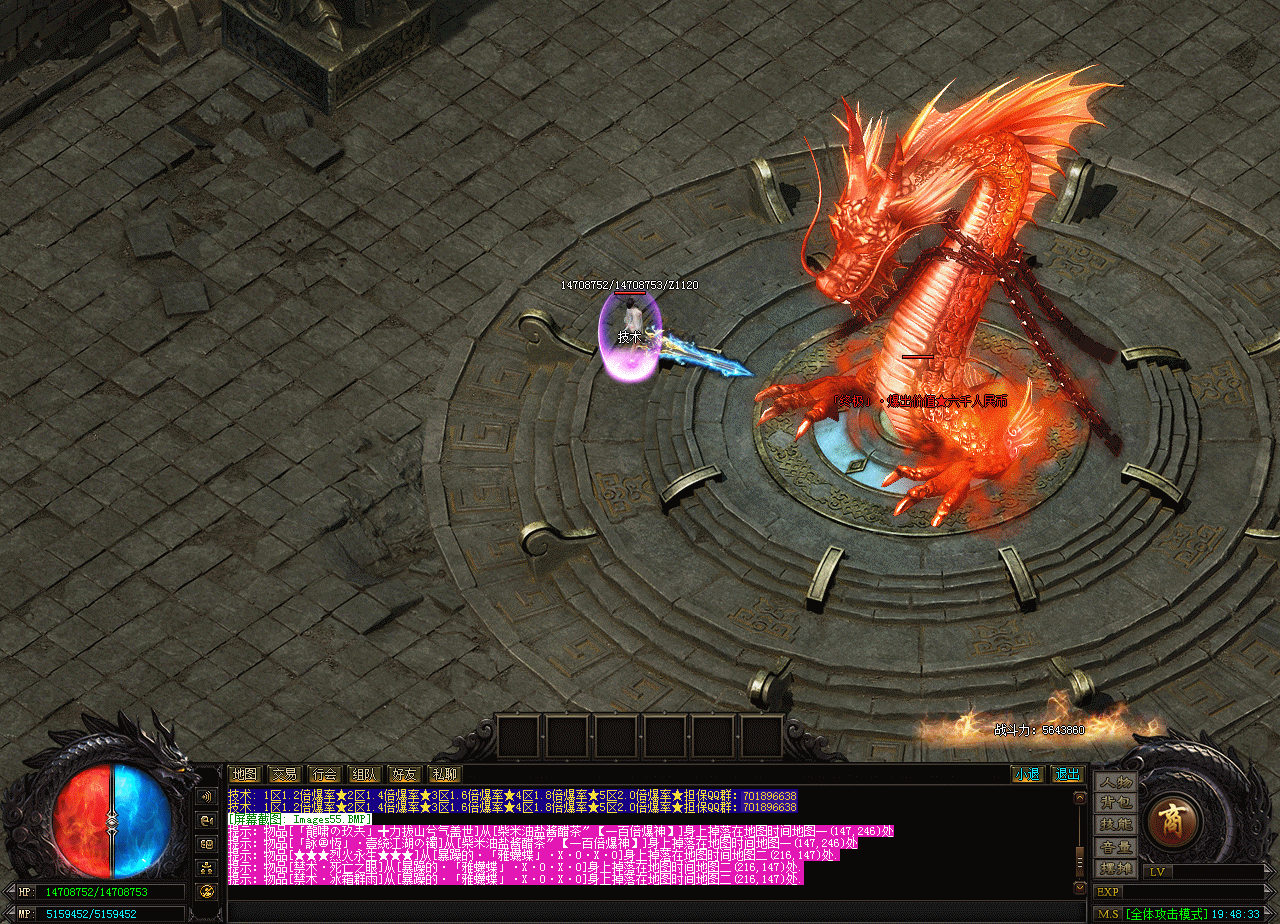
Task: Open the 交易 trade window
Action: [284, 774]
